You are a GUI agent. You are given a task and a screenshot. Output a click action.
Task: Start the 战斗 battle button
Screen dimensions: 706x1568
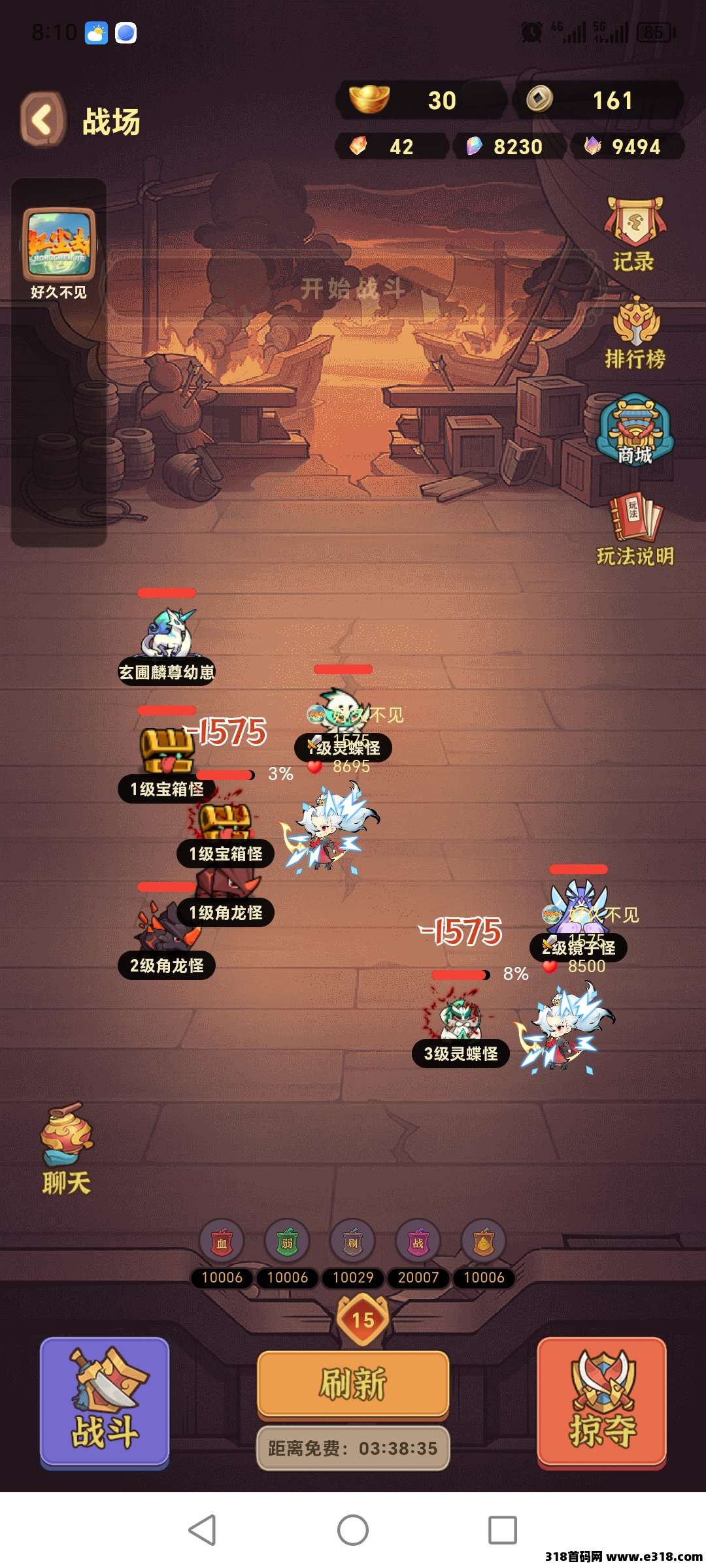105,1401
